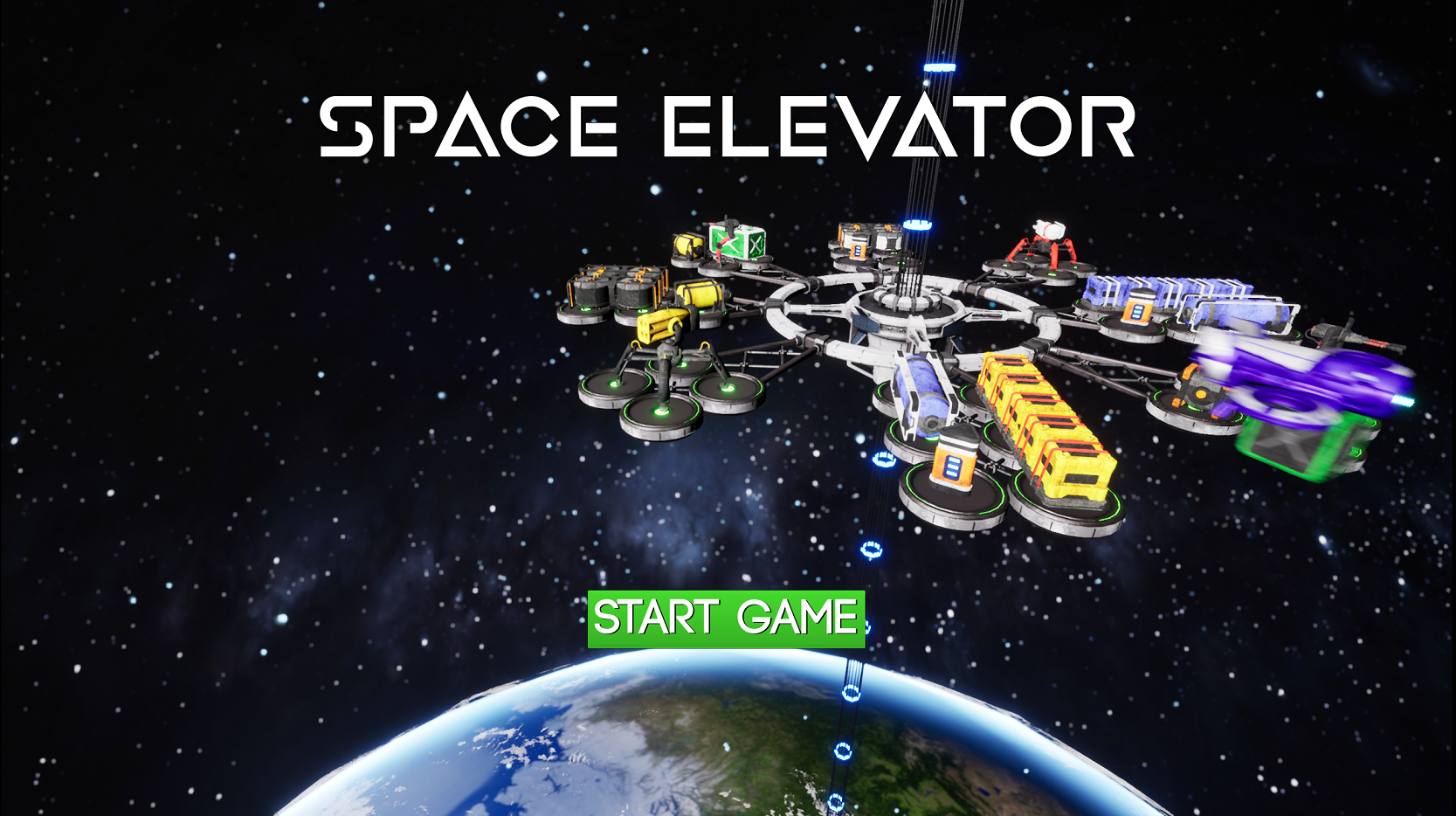Screen dimensions: 1456x816
Task: Select the blue ice cylinder container
Action: pos(921,392)
